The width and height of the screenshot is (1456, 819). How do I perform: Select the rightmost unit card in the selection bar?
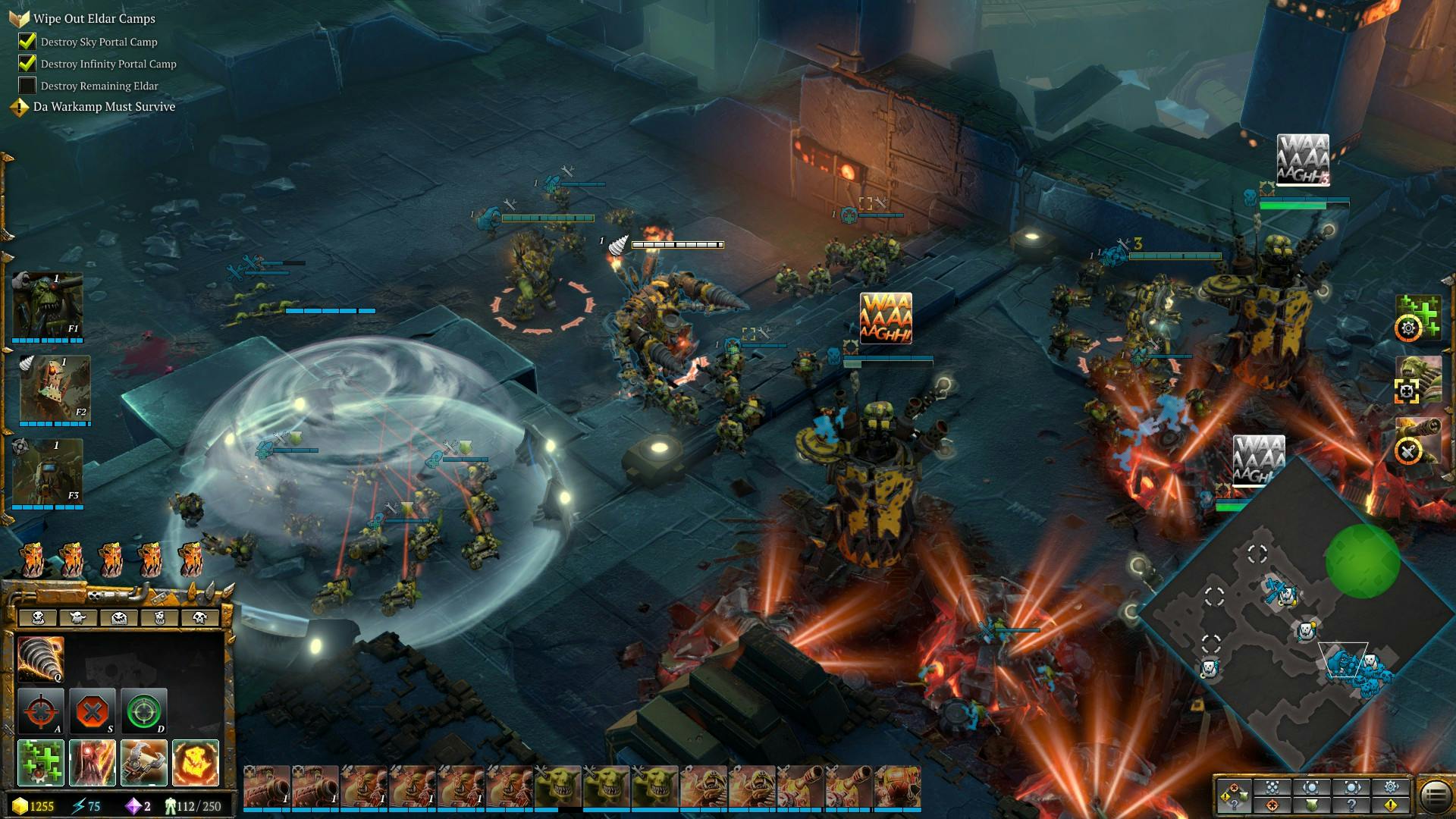pyautogui.click(x=897, y=786)
